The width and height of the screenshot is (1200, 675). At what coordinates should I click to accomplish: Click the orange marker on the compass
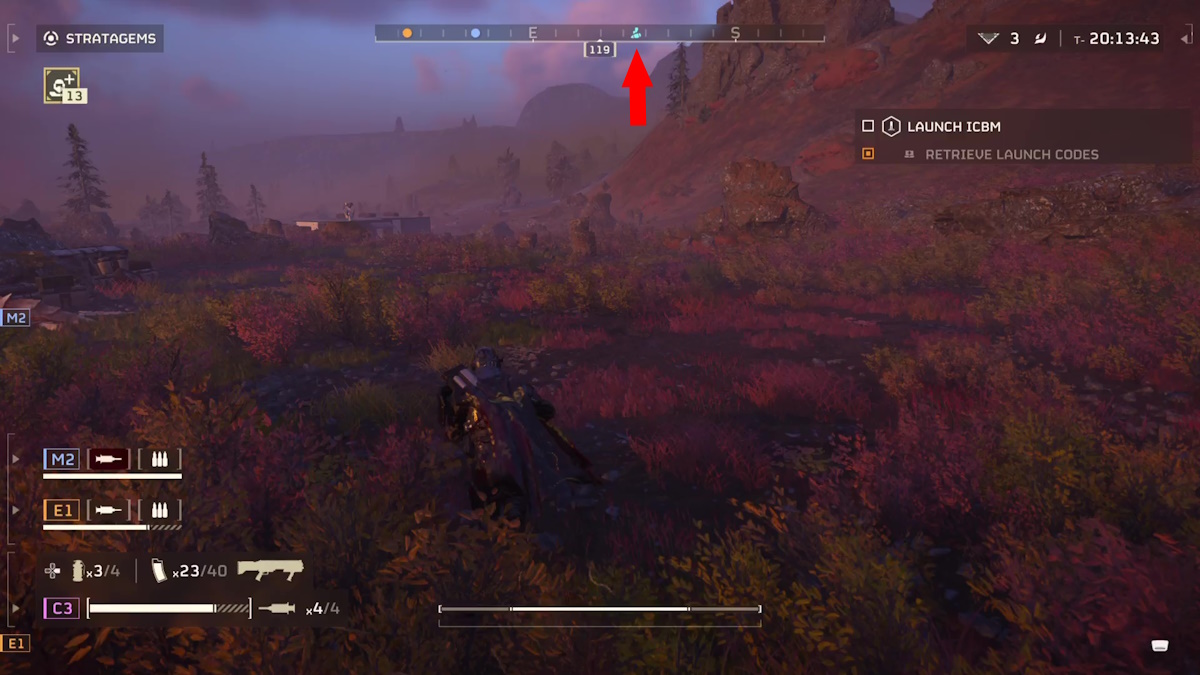(407, 33)
